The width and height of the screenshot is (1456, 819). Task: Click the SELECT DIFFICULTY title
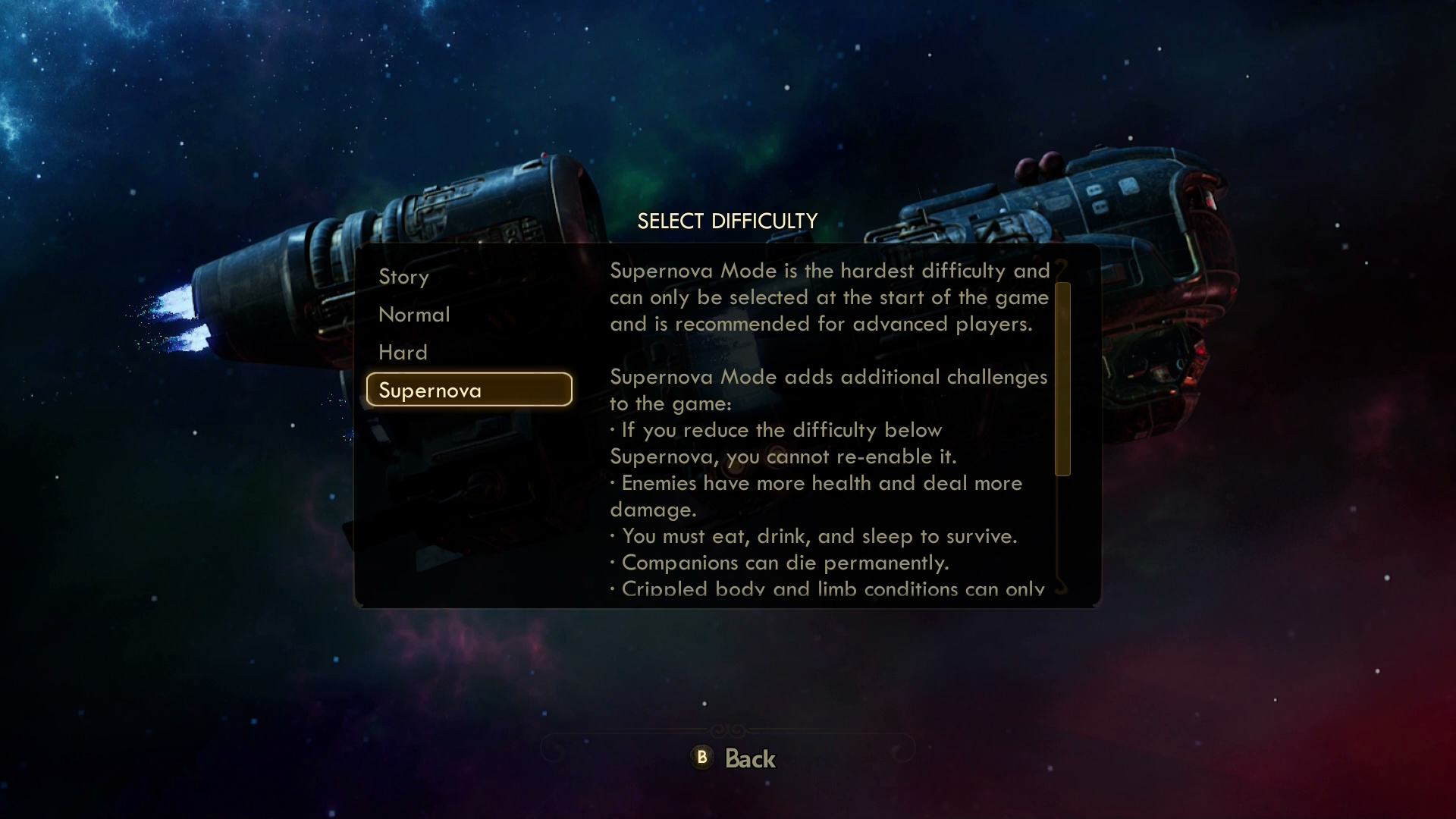point(727,221)
